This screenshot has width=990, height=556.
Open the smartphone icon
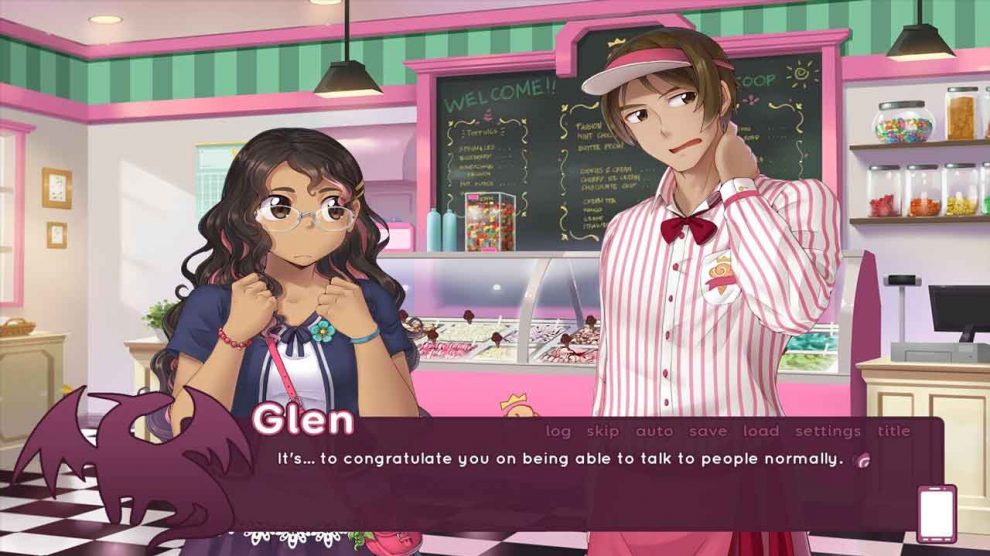point(937,514)
